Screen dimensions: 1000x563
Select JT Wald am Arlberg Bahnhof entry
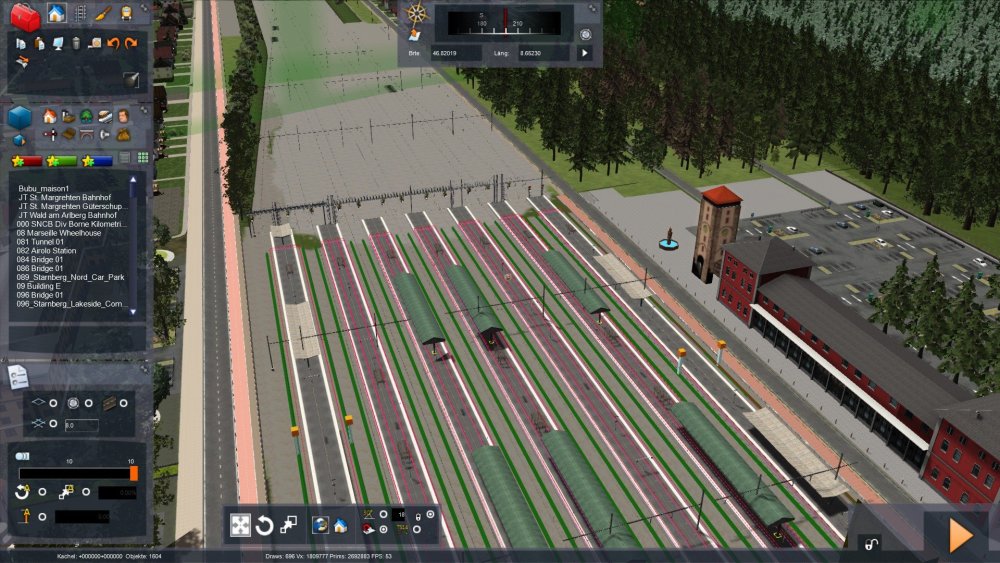tap(68, 215)
